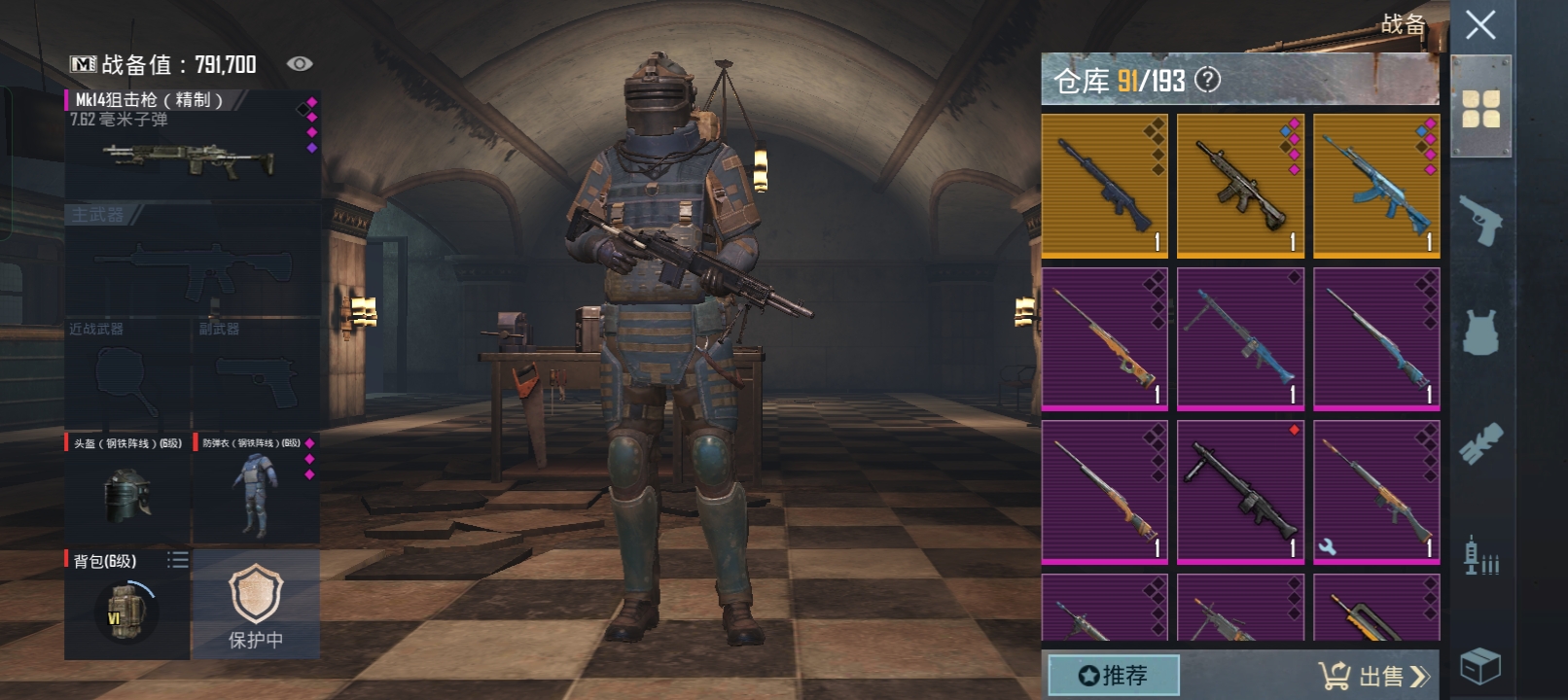1568x700 pixels.
Task: Click the shield protection button
Action: point(256,605)
